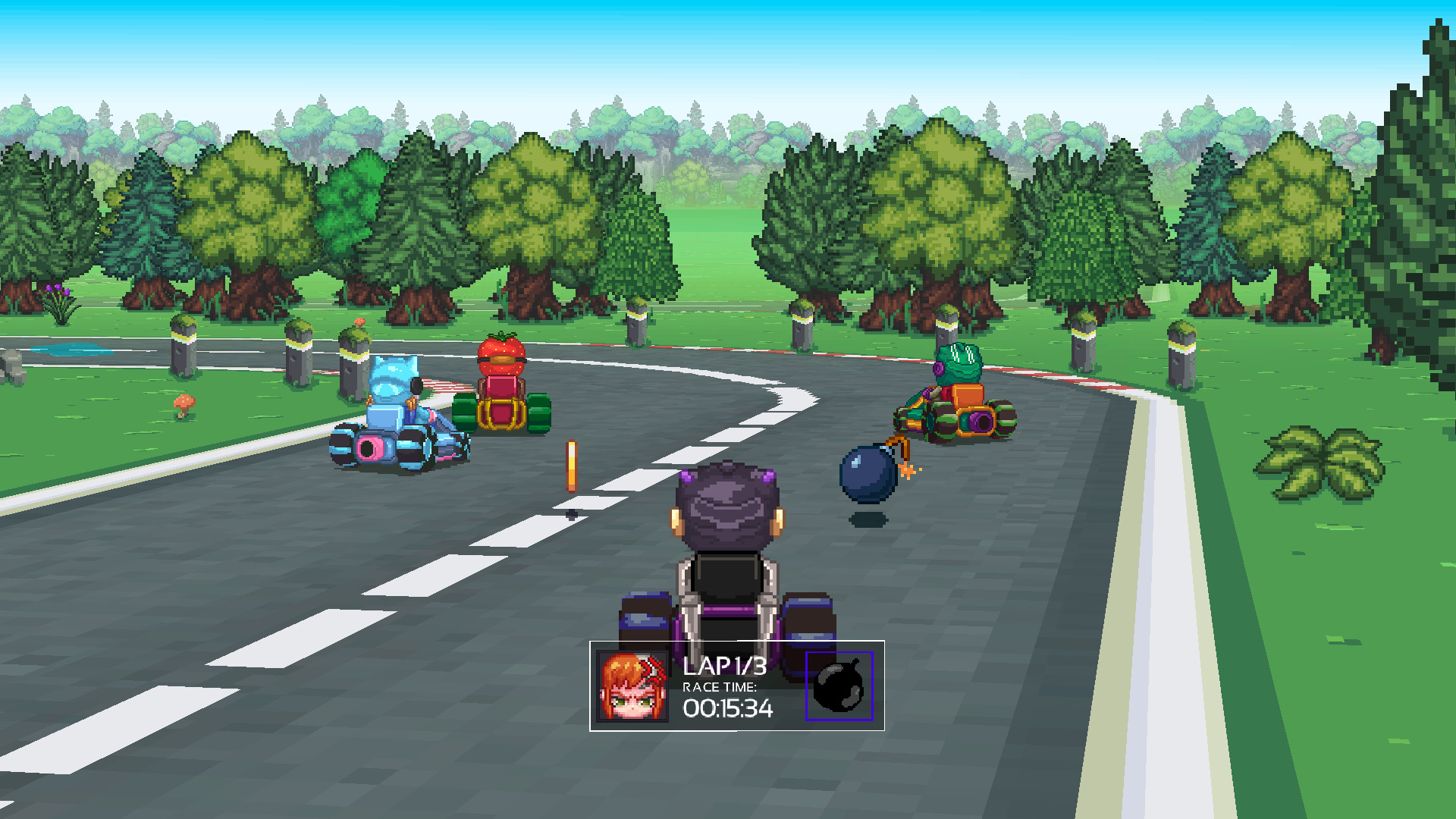
Task: Click the RACE TIME heading
Action: coord(718,689)
